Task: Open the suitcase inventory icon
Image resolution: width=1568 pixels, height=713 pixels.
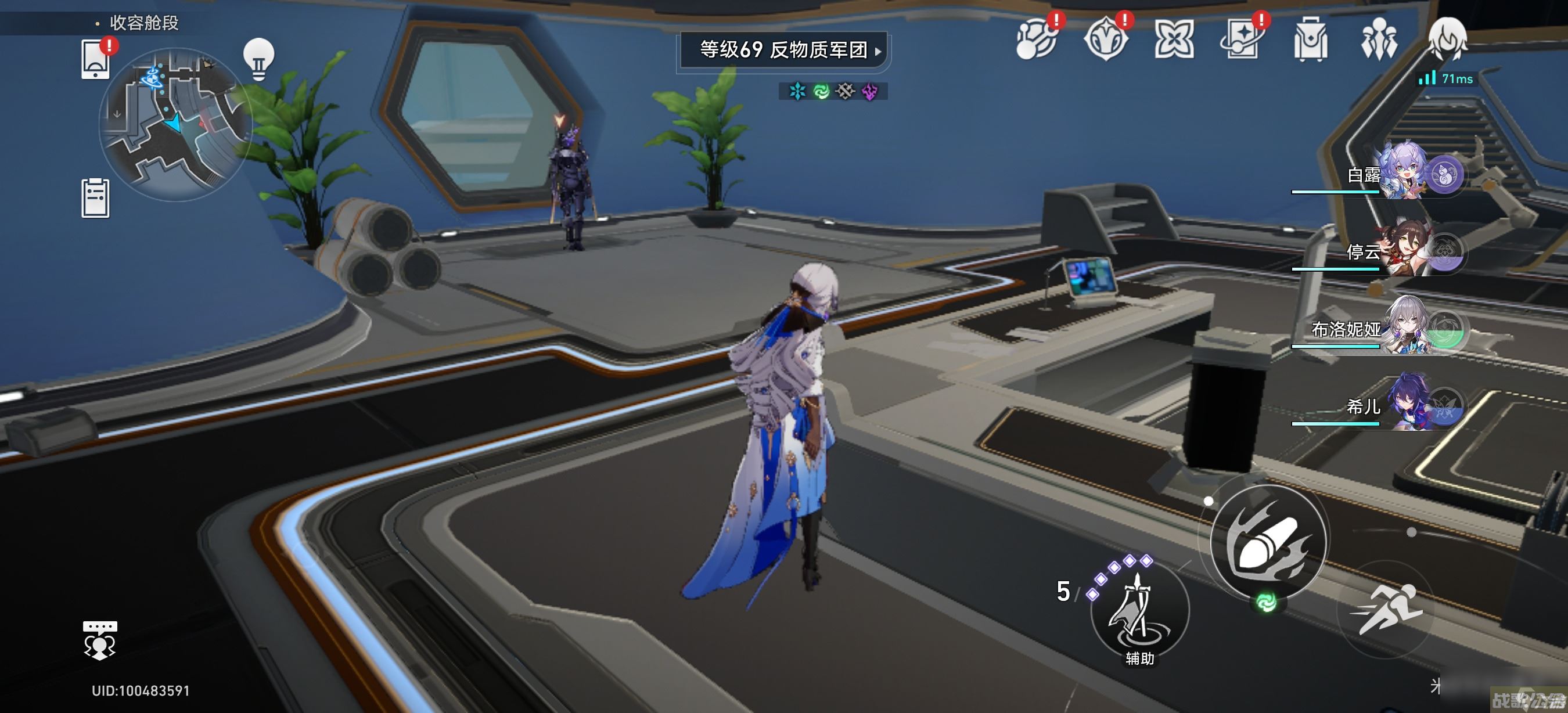Action: 1311,40
